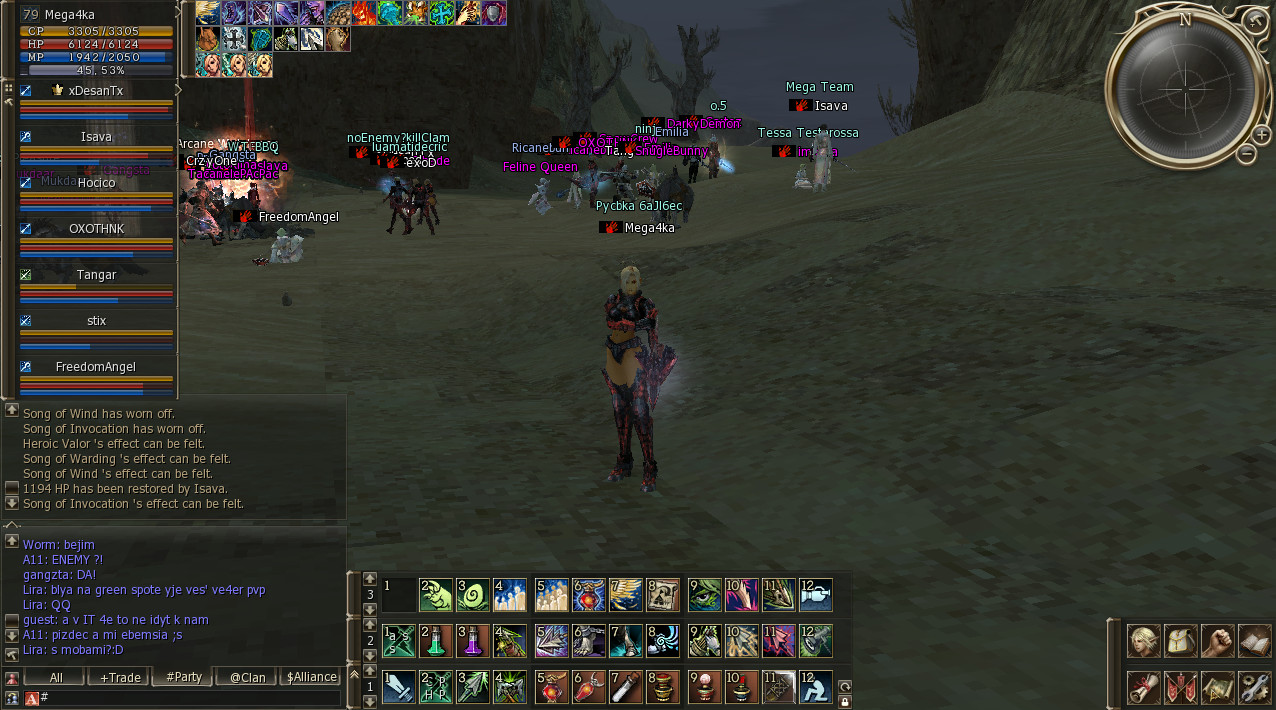This screenshot has width=1276, height=710.
Task: Switch to the #Party chat tab
Action: click(184, 677)
